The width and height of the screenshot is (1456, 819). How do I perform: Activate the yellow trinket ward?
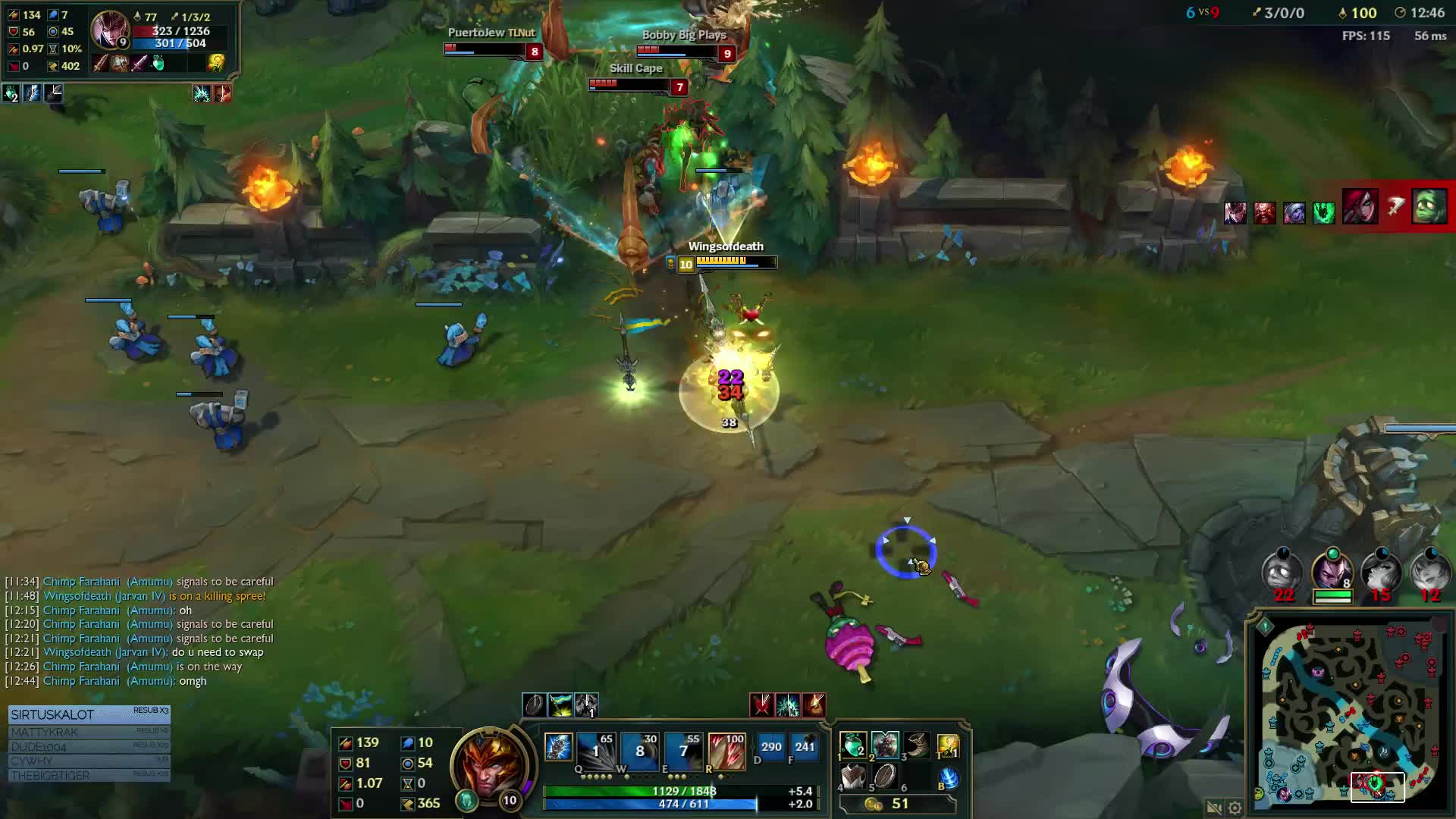(948, 745)
